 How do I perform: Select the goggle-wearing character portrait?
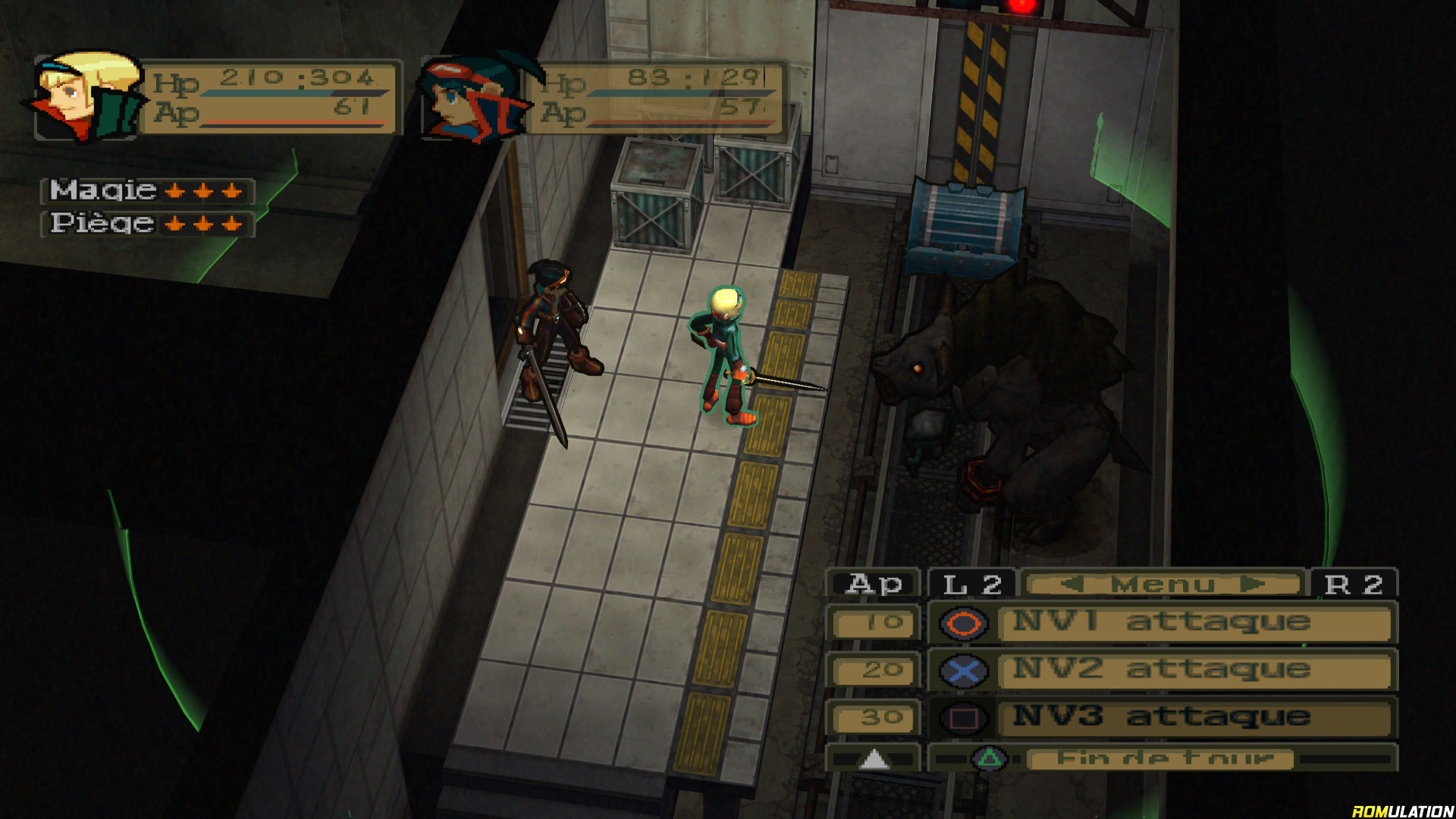tap(474, 99)
